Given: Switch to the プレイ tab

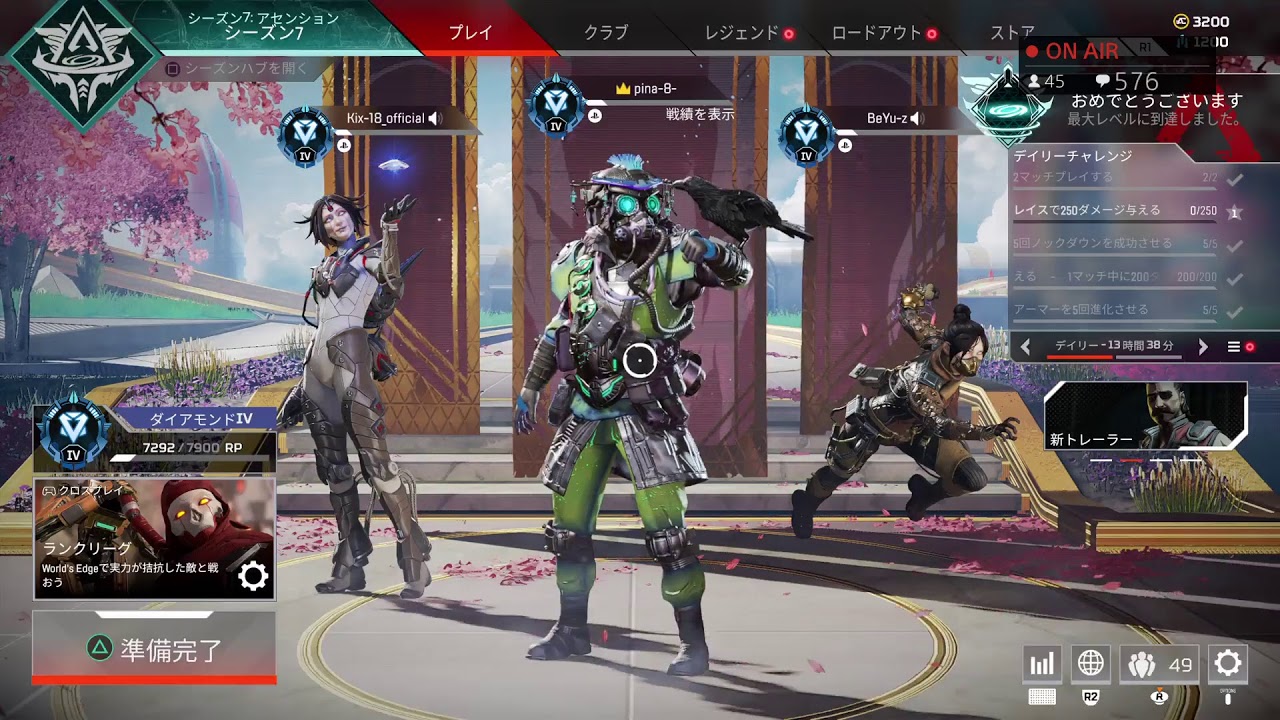Looking at the screenshot, I should [470, 32].
